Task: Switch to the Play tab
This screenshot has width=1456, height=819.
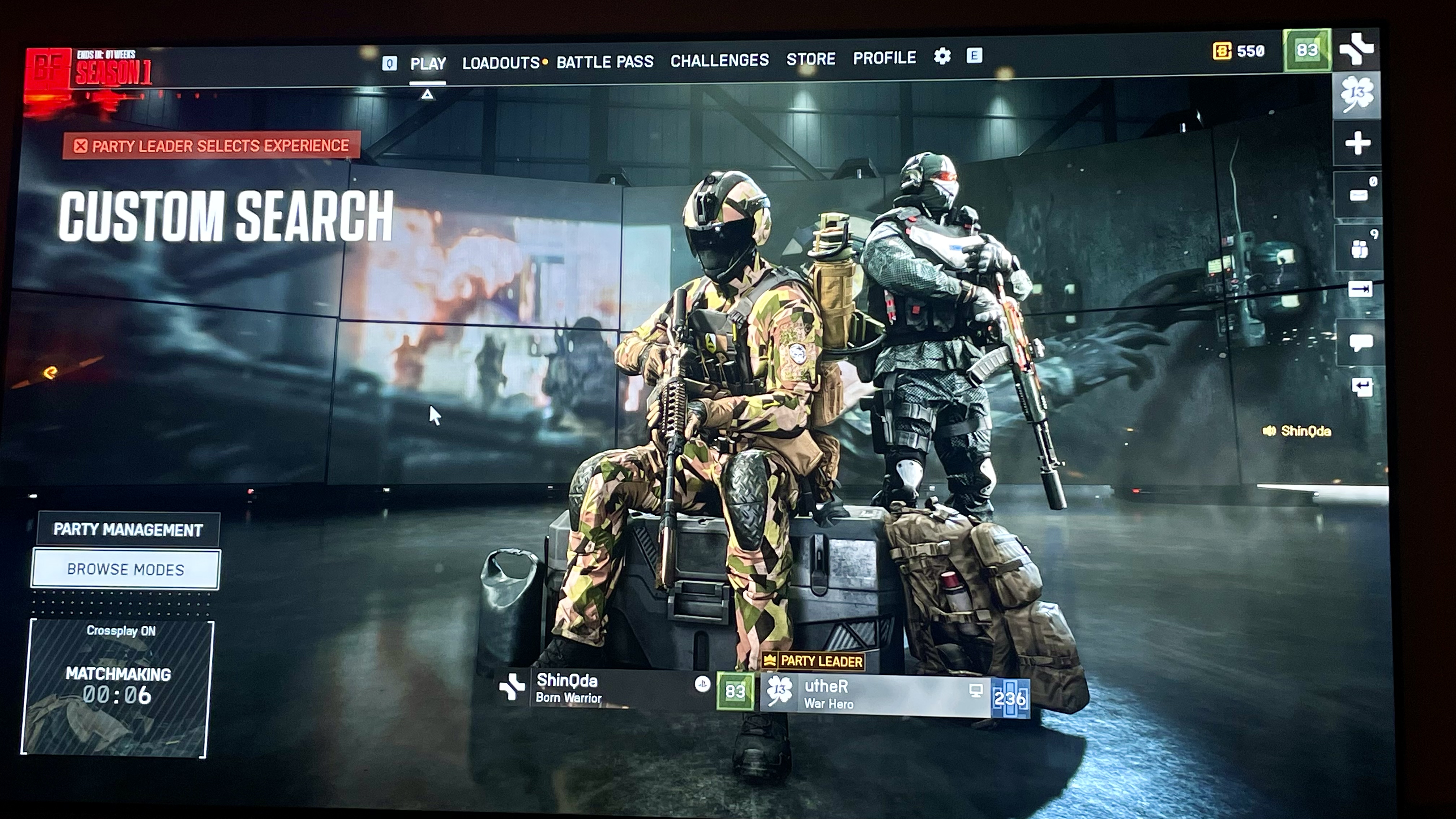Action: tap(428, 63)
